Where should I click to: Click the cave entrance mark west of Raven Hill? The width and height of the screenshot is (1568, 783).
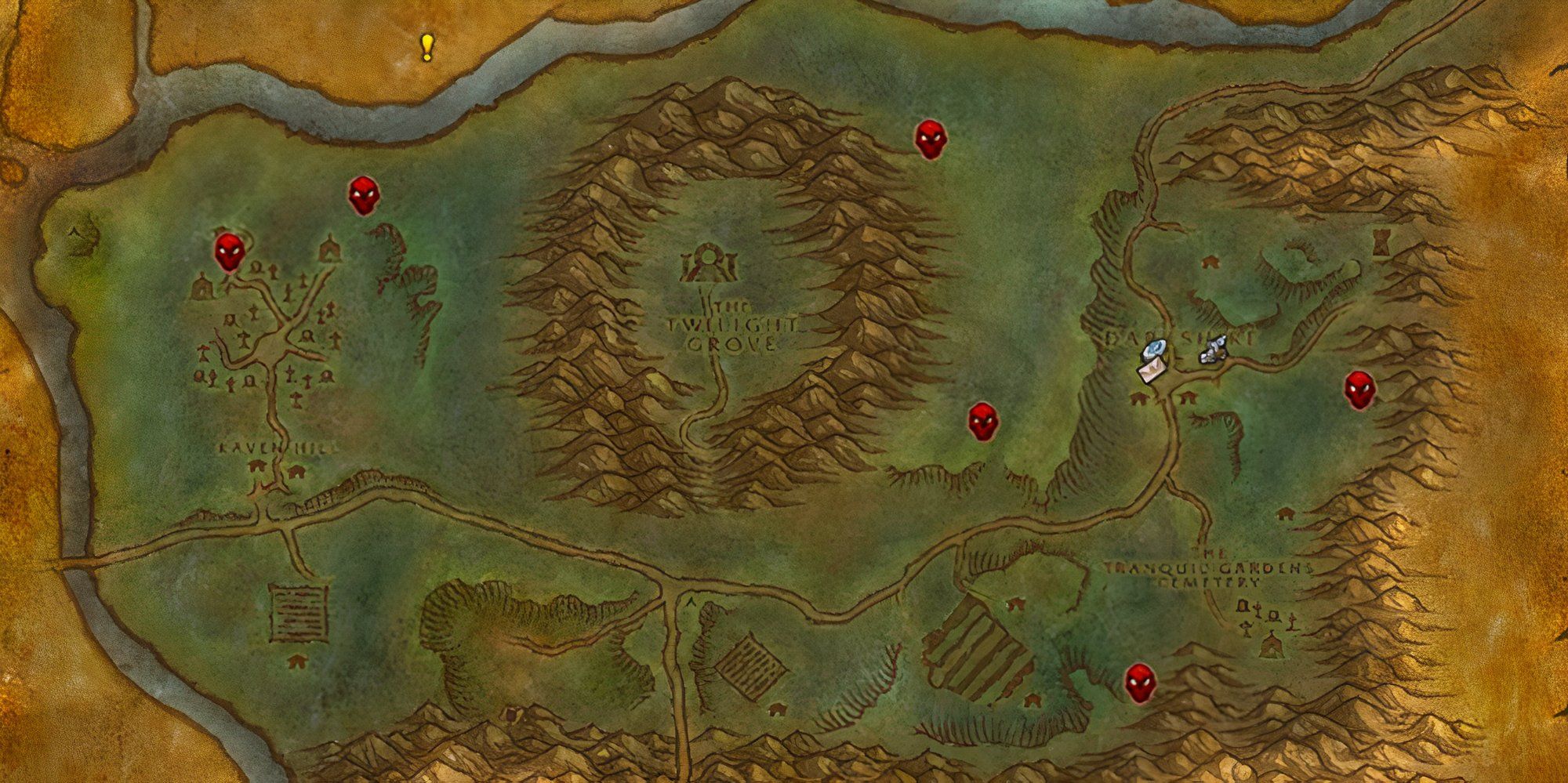point(74,231)
